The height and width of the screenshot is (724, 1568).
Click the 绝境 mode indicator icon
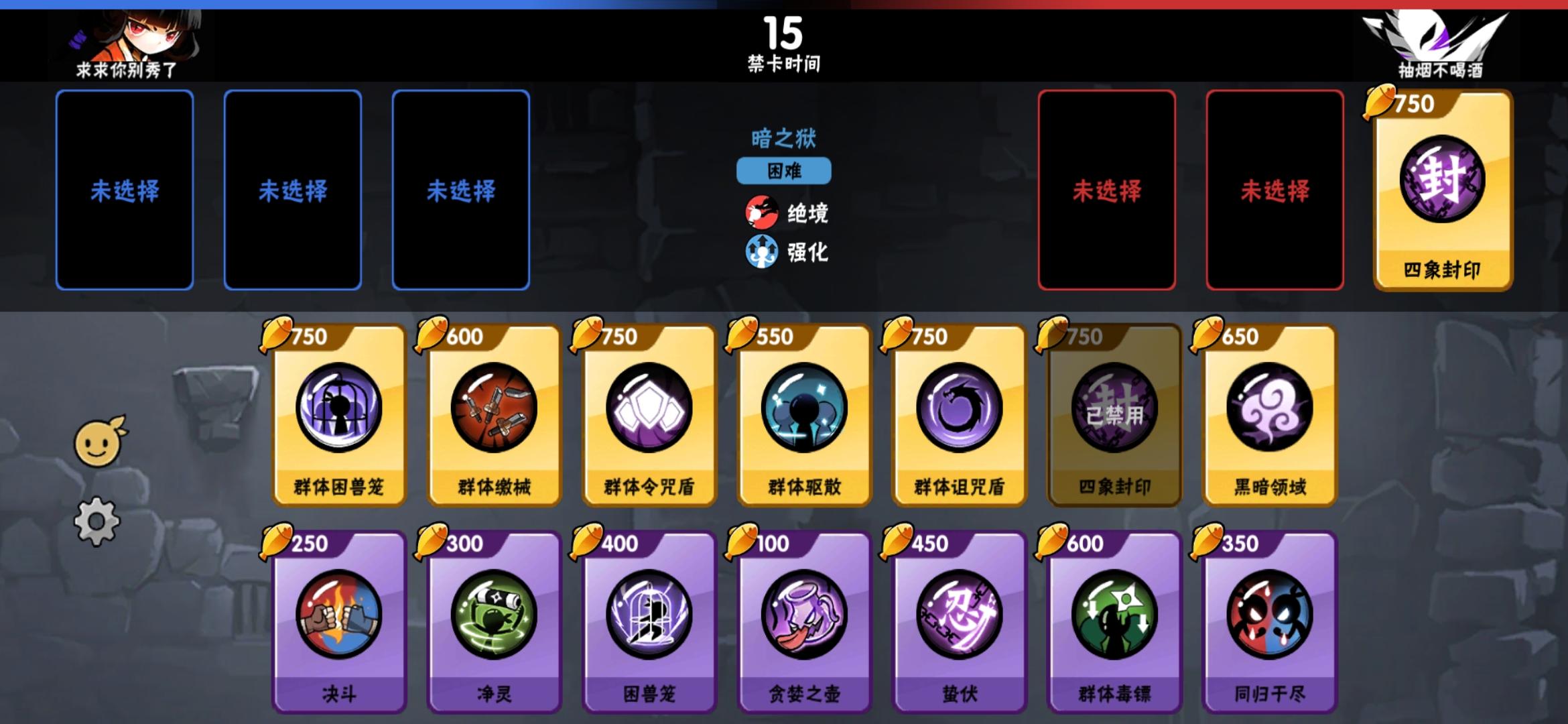763,213
